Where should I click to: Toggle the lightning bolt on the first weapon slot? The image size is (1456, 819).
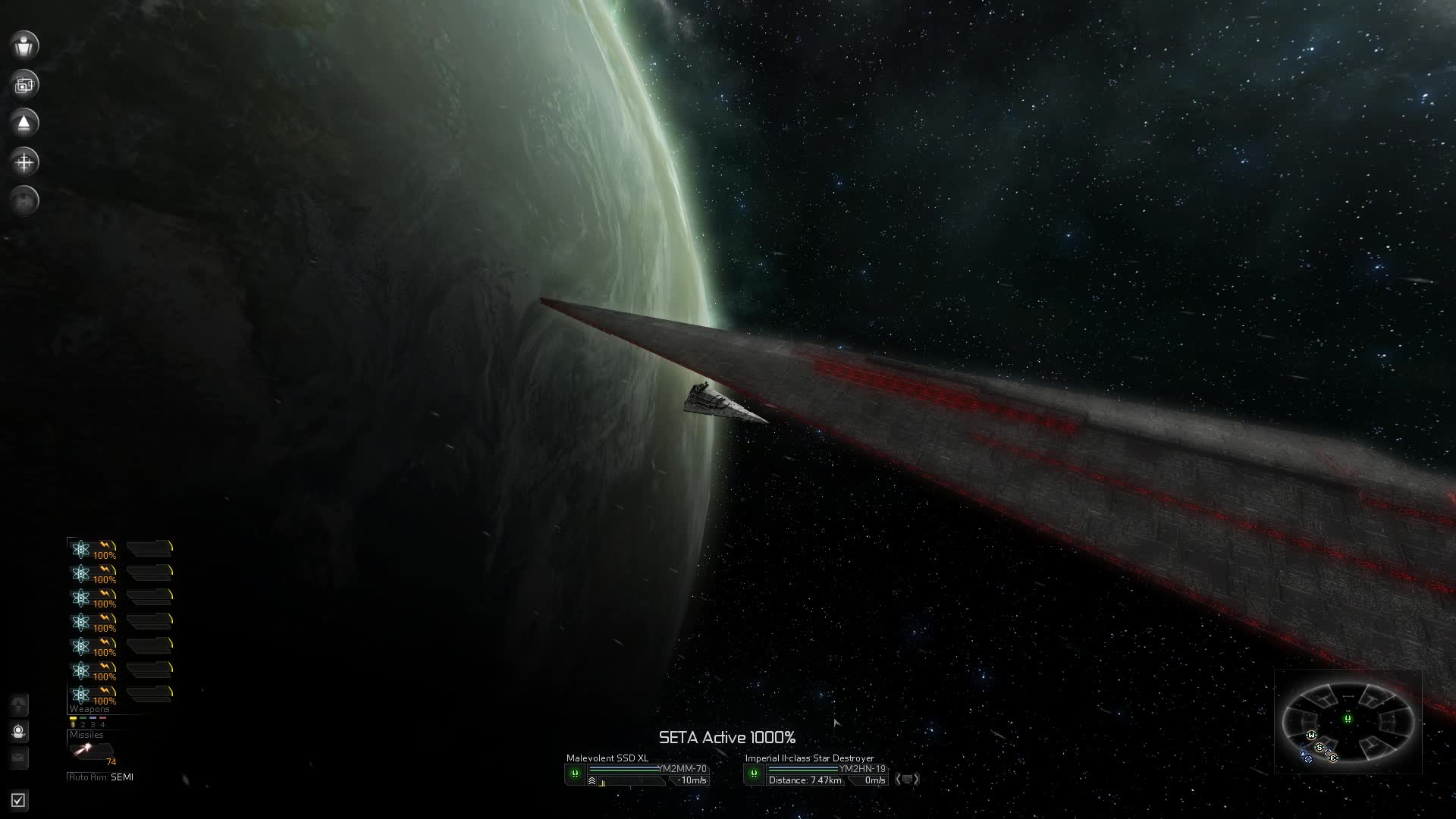point(103,544)
